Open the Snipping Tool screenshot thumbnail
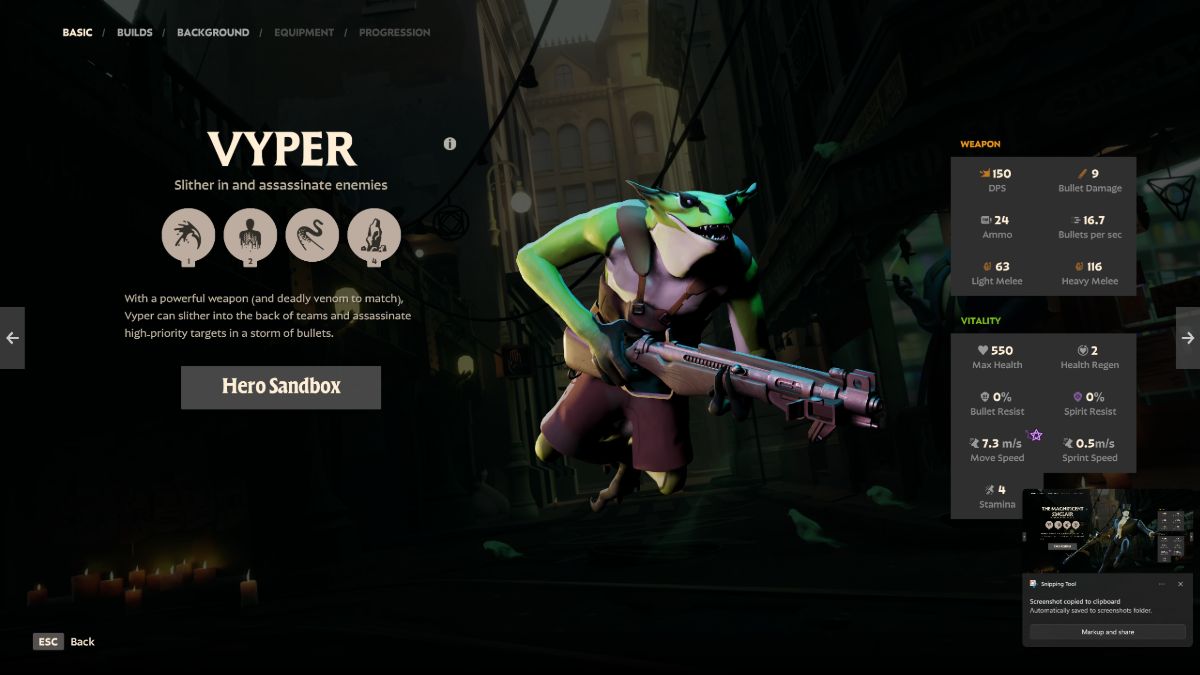This screenshot has height=675, width=1200. coord(1108,530)
